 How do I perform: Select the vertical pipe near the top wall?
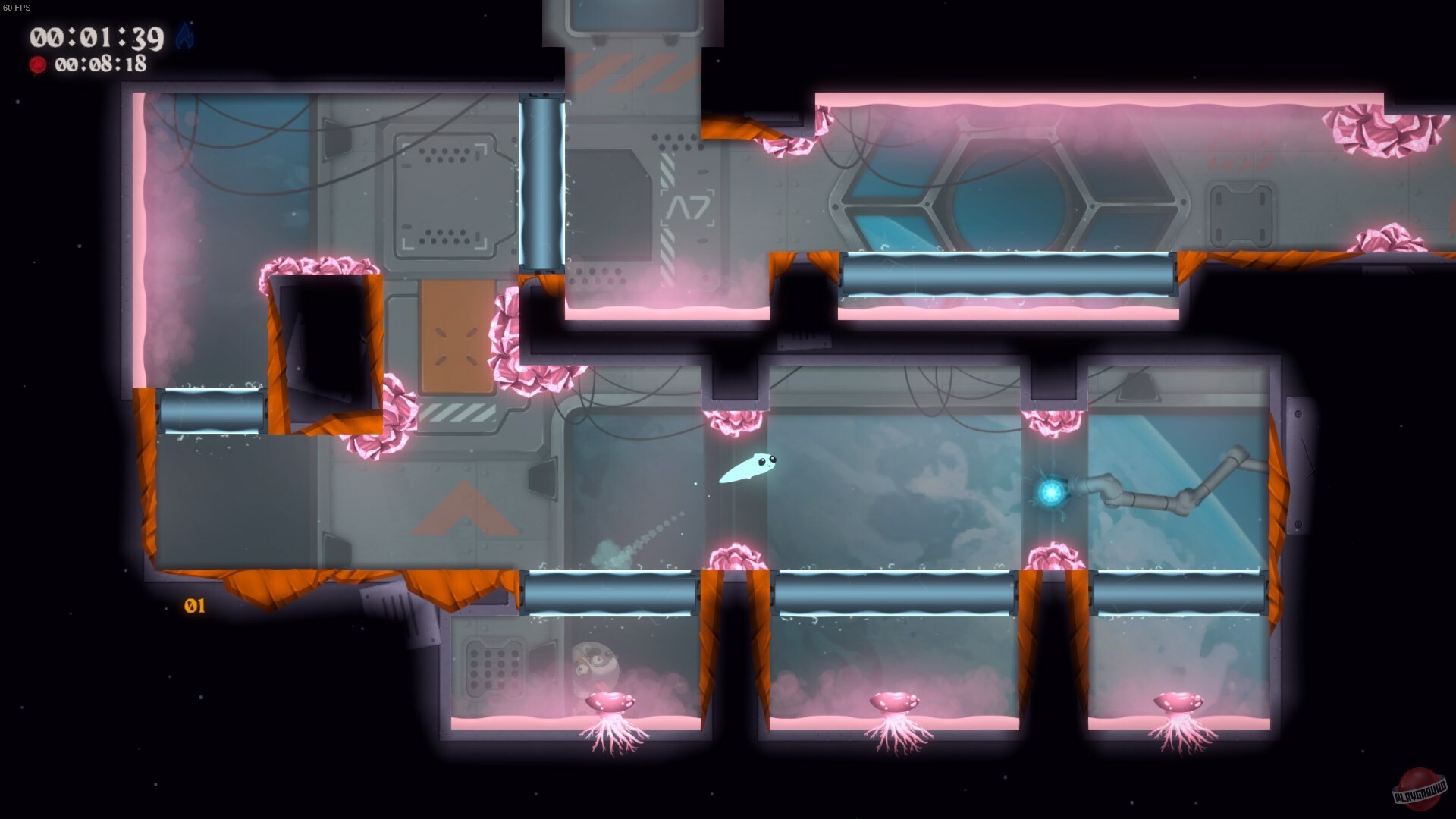pyautogui.click(x=540, y=182)
